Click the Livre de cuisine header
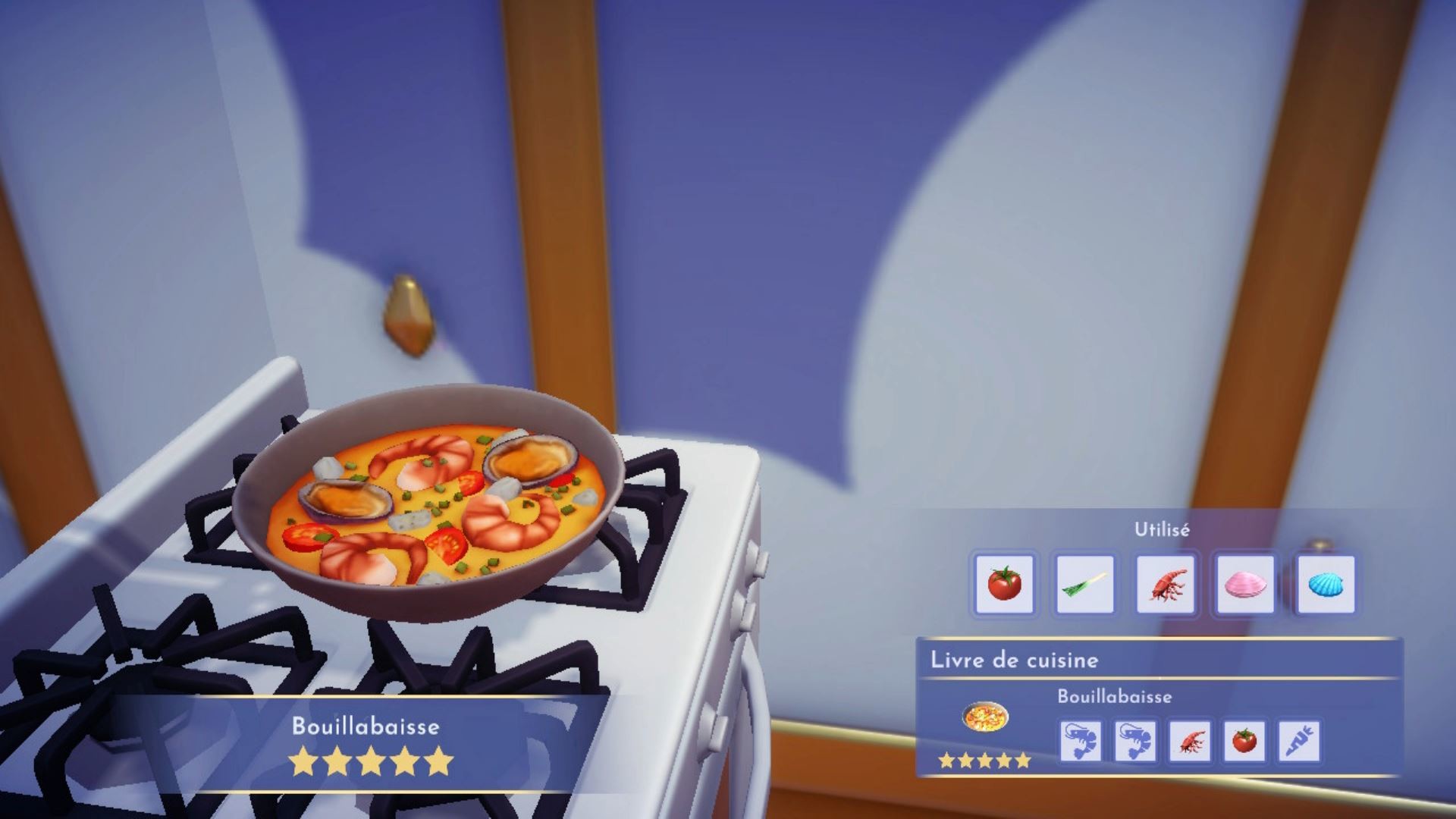 pyautogui.click(x=1014, y=661)
